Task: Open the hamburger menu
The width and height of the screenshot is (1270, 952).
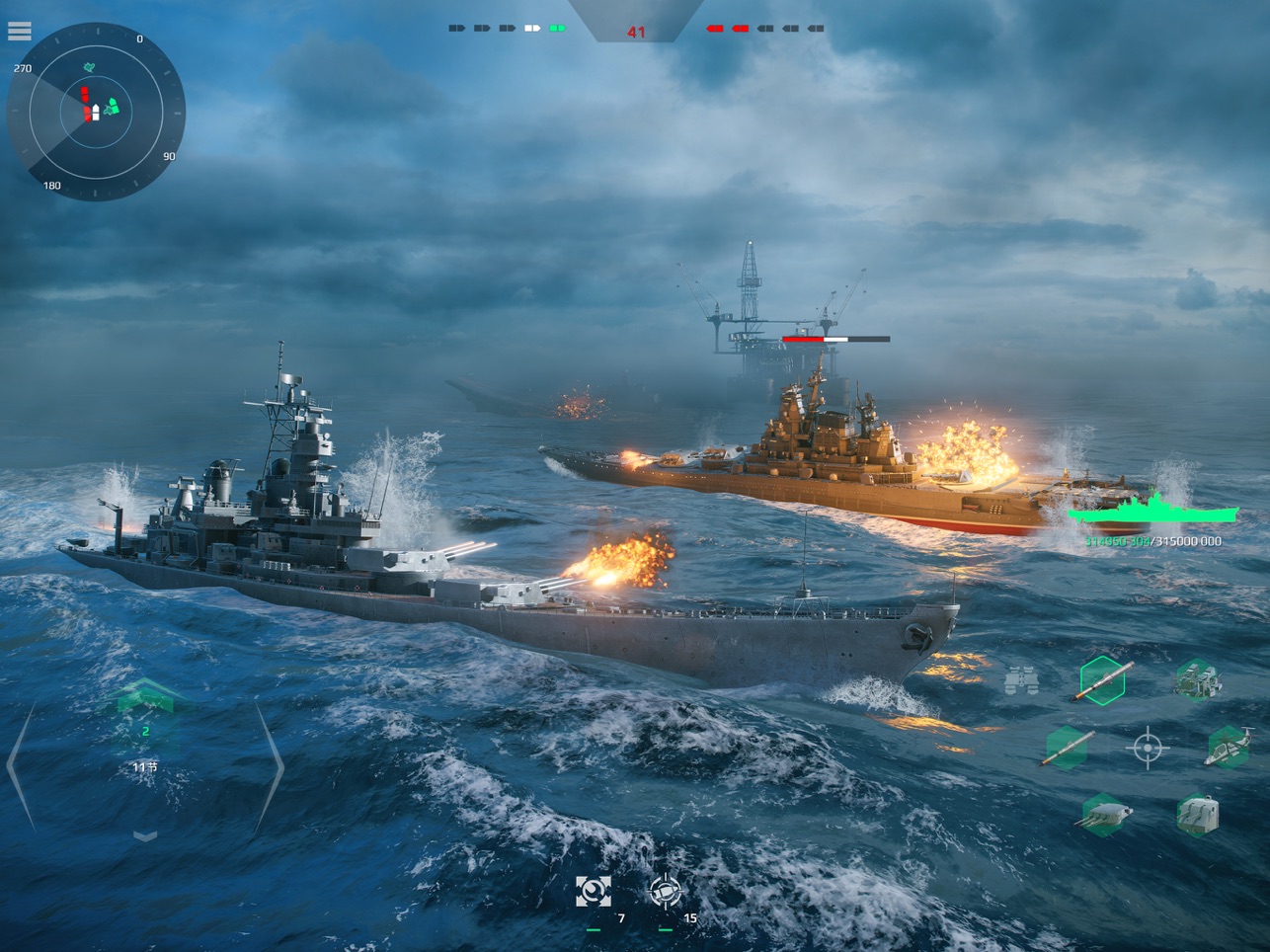Action: coord(19,32)
